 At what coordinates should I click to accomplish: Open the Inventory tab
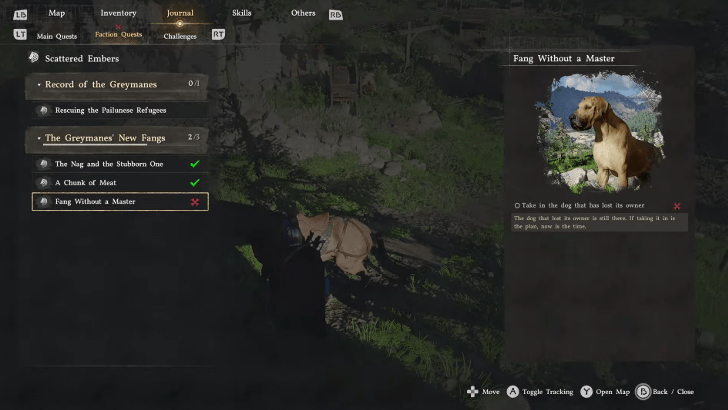(x=119, y=13)
